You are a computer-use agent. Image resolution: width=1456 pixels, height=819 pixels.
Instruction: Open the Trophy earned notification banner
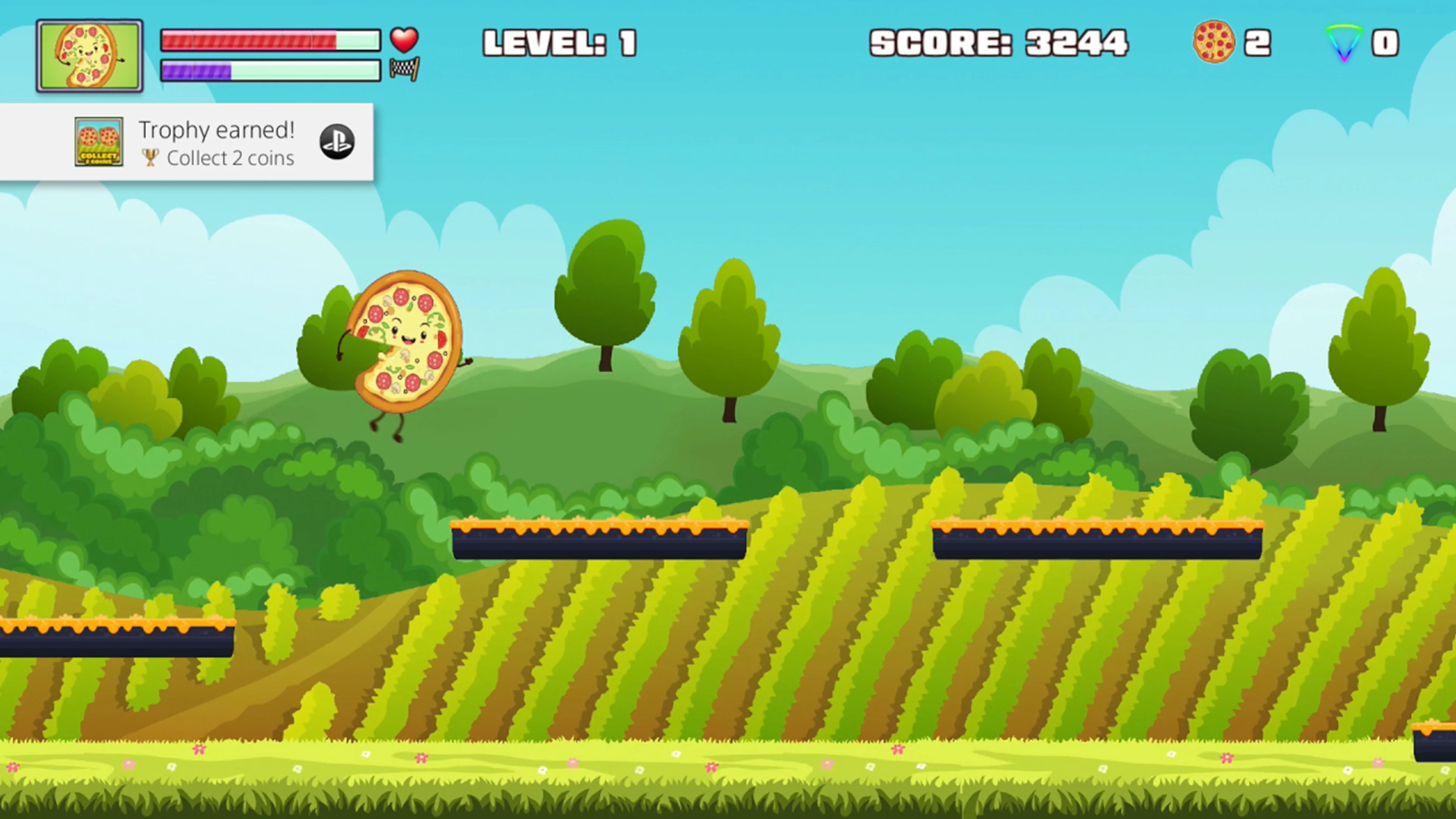[x=187, y=143]
